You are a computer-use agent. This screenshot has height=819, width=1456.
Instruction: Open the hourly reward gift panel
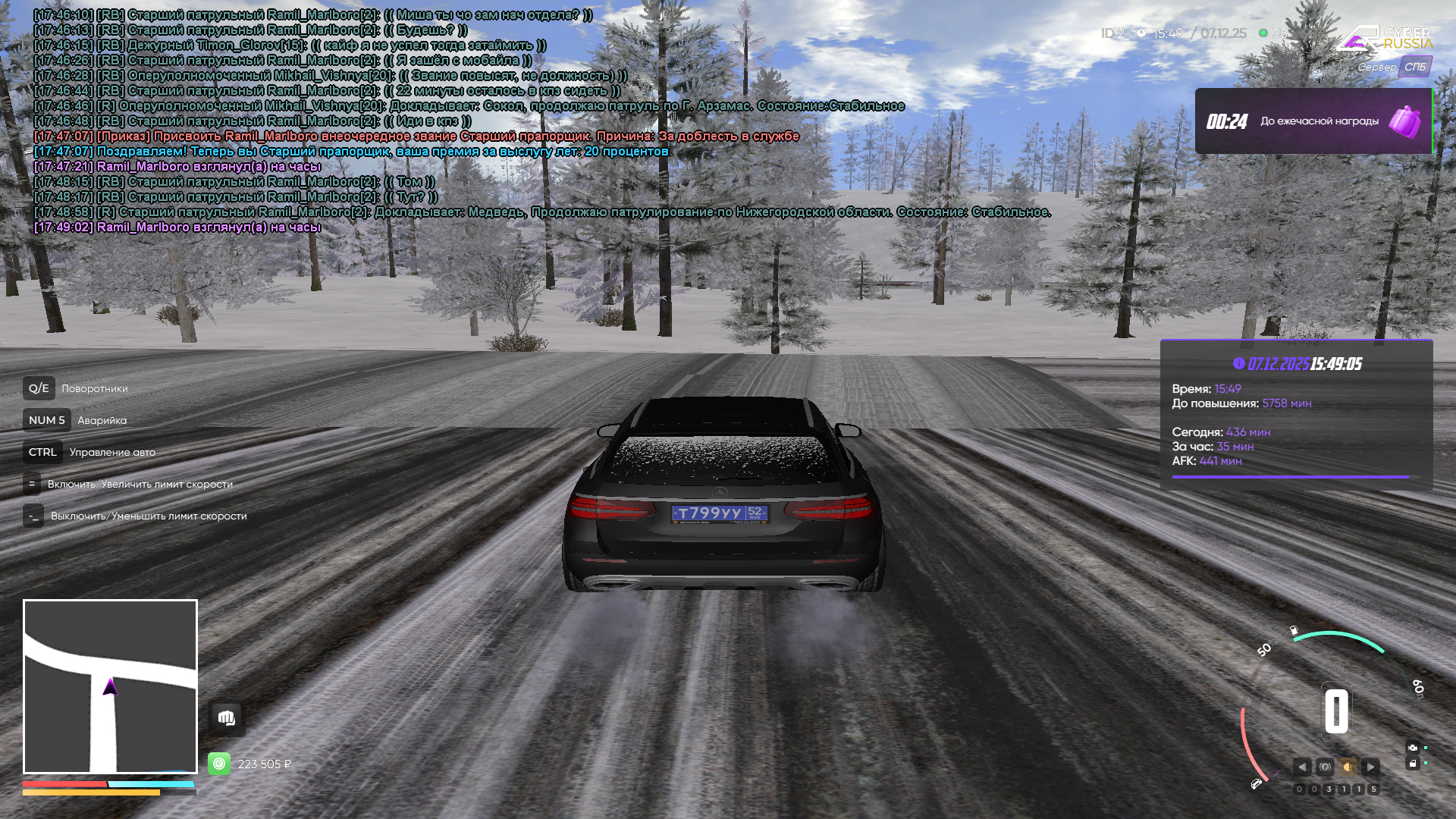pos(1313,121)
